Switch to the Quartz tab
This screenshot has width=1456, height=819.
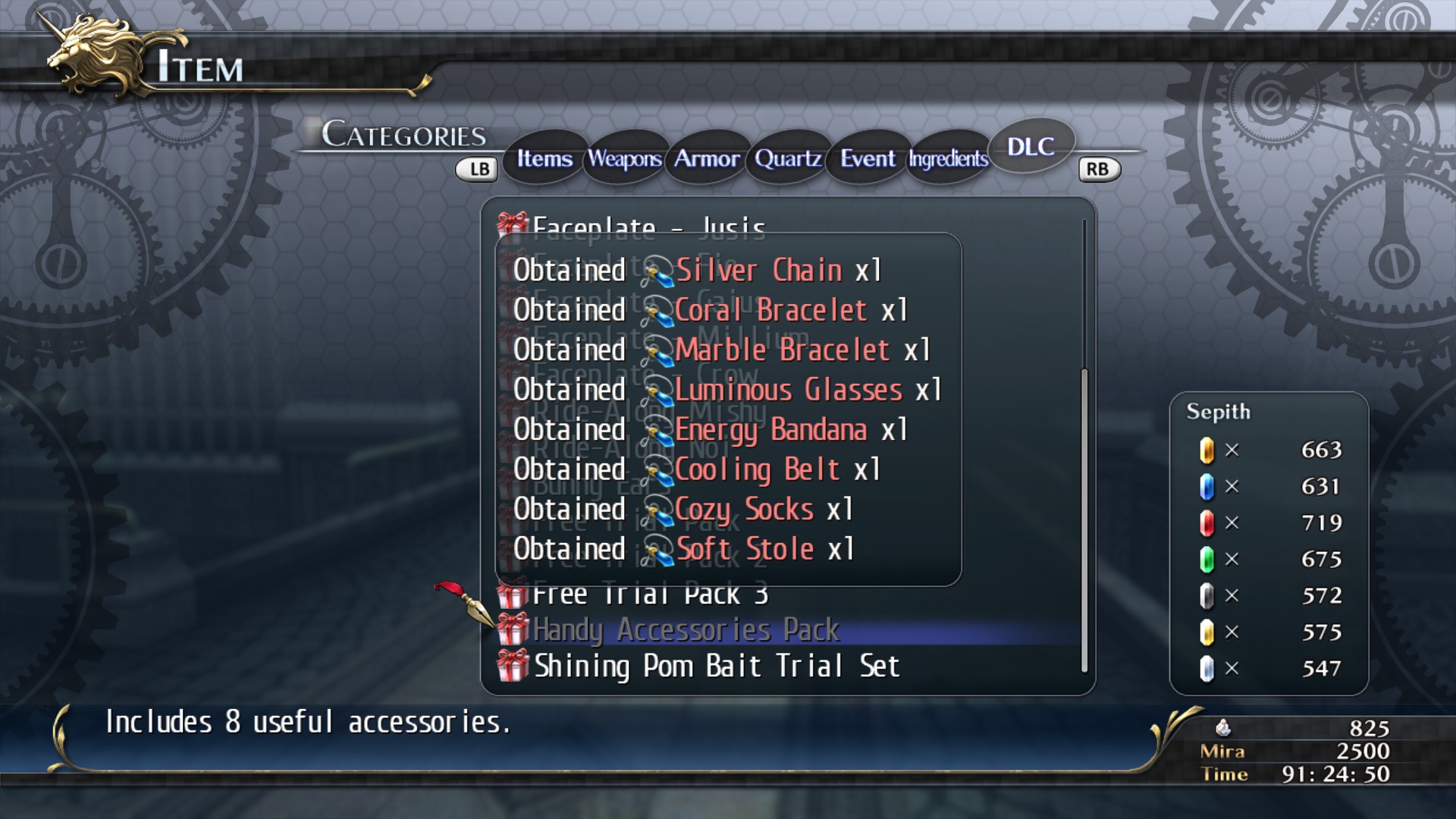787,159
